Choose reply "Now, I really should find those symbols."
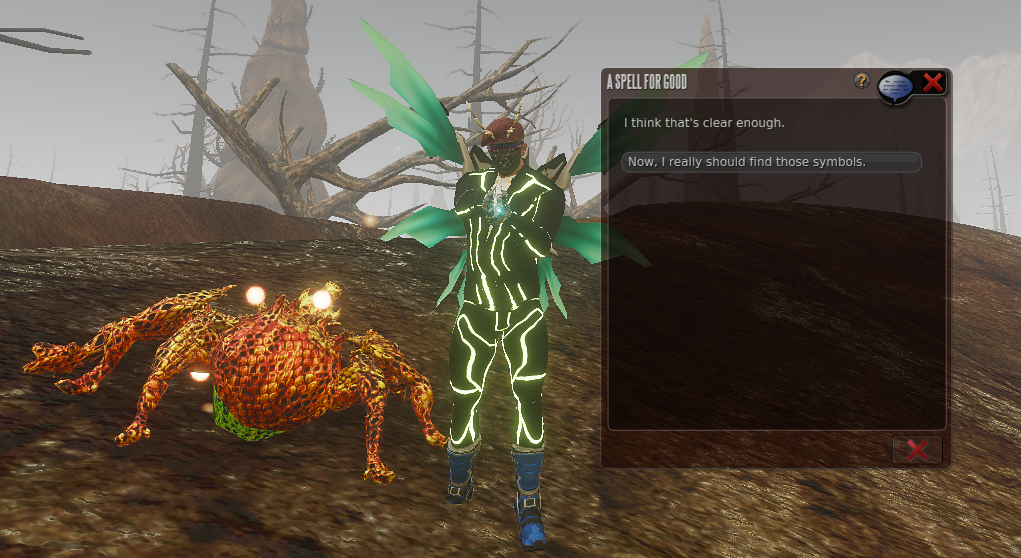The image size is (1021, 558). point(770,162)
